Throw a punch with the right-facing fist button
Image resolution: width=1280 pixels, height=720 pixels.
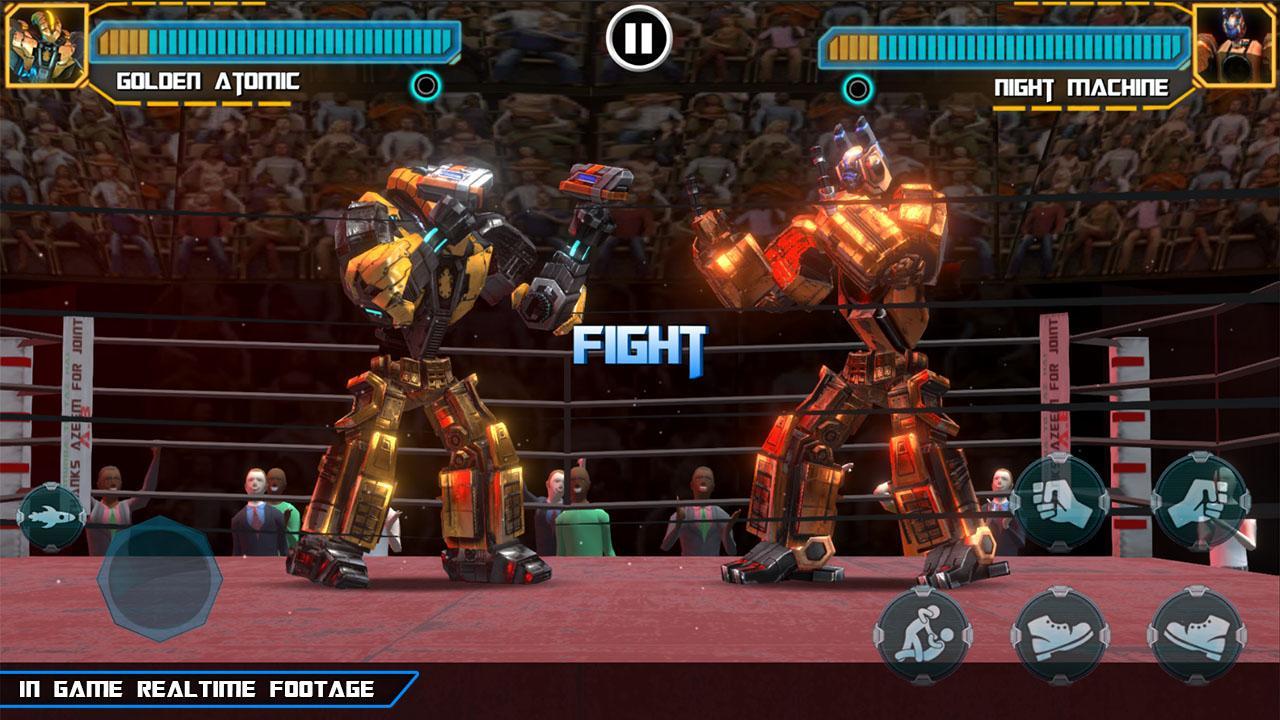pos(1200,500)
